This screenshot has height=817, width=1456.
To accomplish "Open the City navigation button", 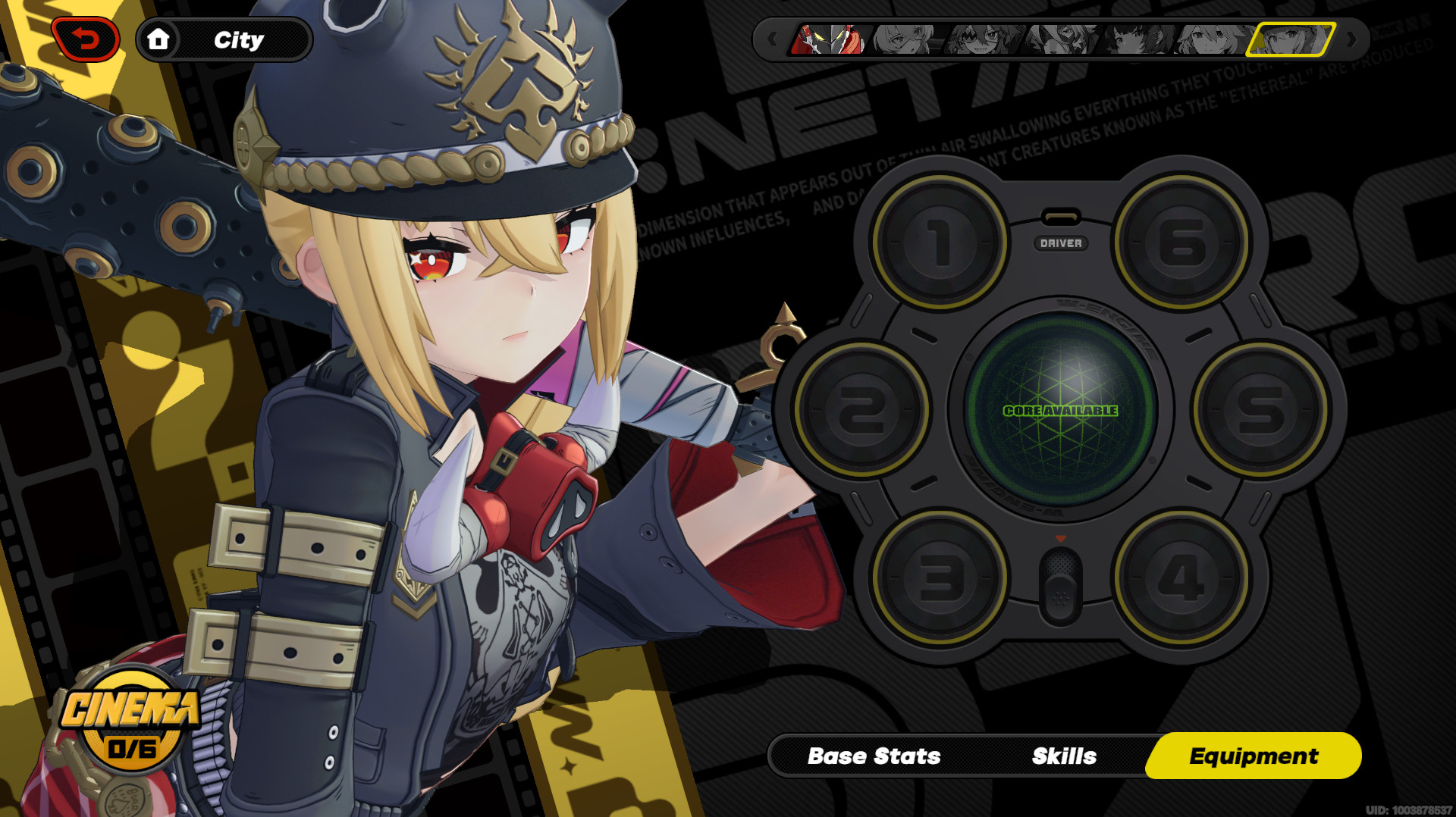I will 240,39.
